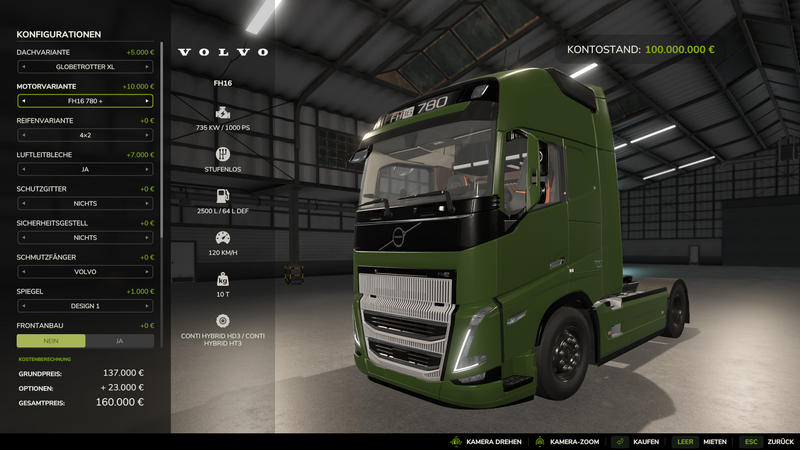Select the previous Motorvariante engine
The width and height of the screenshot is (800, 450).
(22, 101)
